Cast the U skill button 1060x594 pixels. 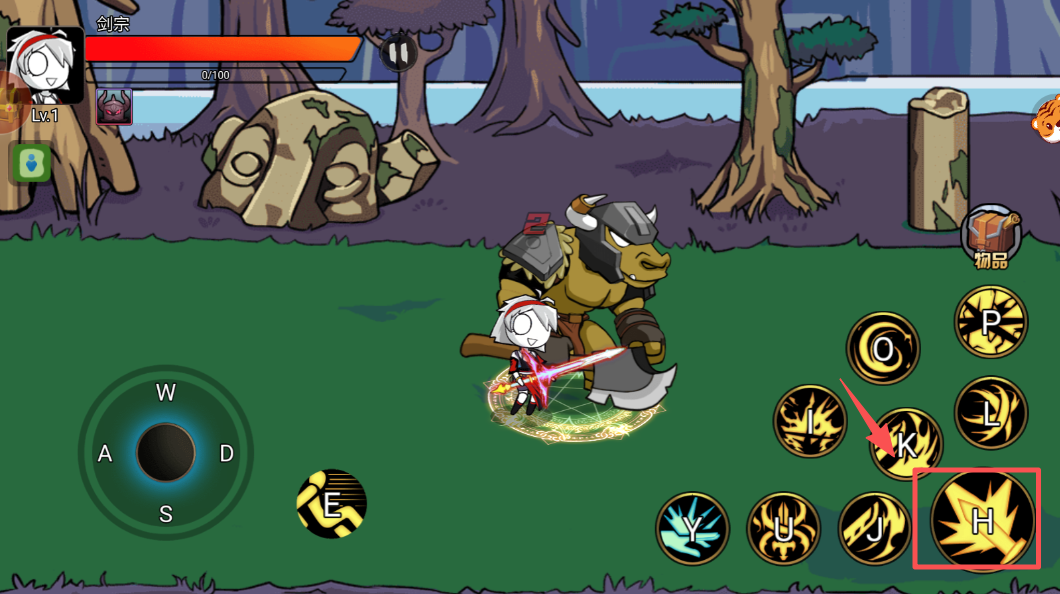pos(783,529)
